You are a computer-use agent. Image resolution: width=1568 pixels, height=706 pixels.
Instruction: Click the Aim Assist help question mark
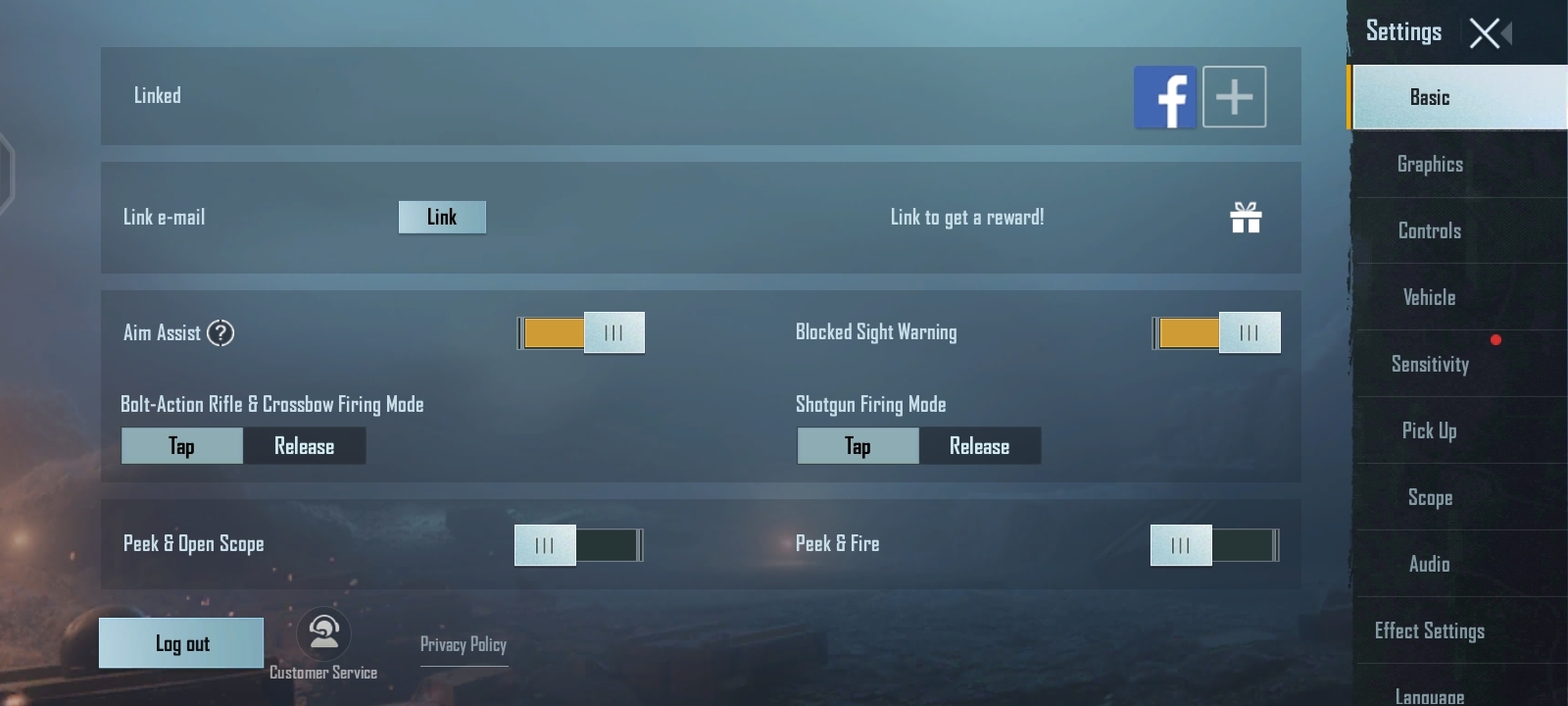221,333
